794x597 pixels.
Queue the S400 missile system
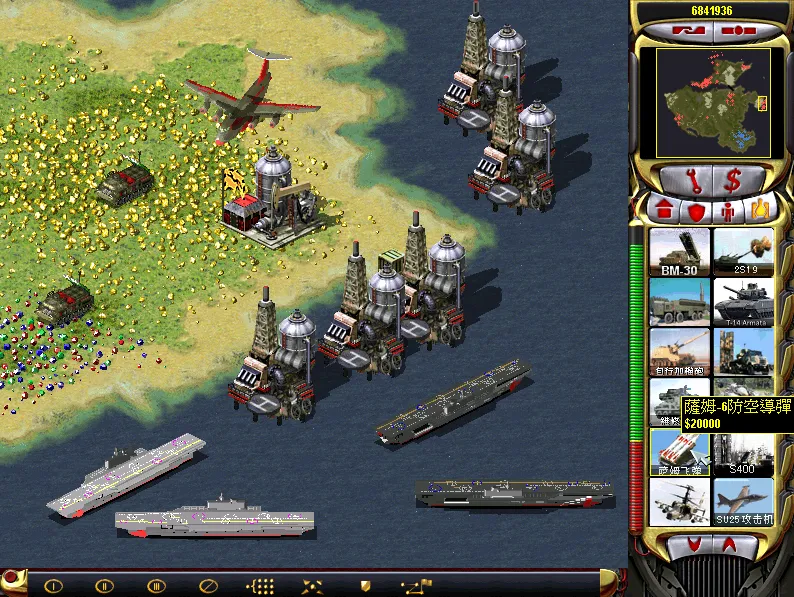point(744,452)
